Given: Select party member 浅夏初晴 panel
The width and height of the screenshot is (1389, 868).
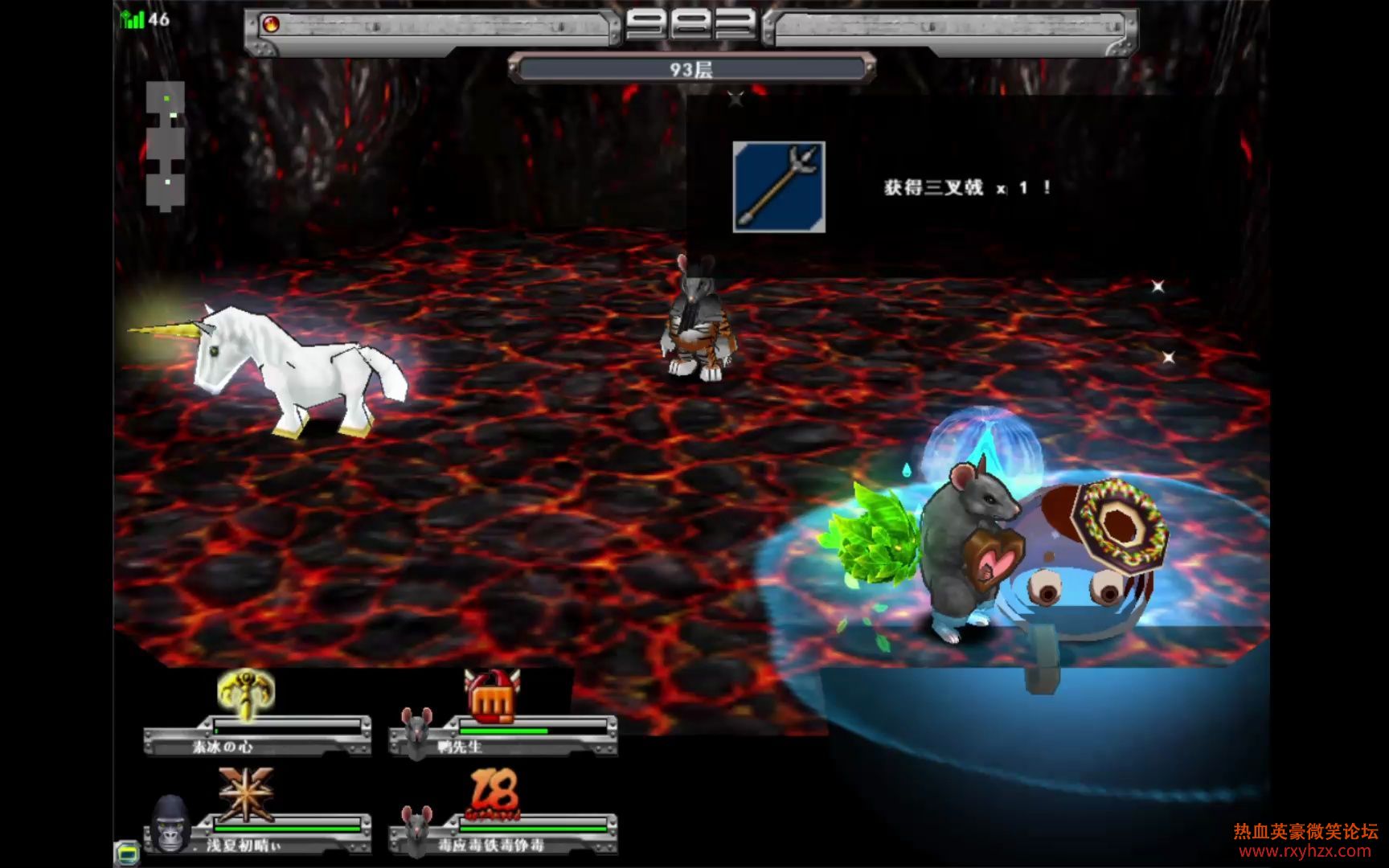Looking at the screenshot, I should pos(257,835).
